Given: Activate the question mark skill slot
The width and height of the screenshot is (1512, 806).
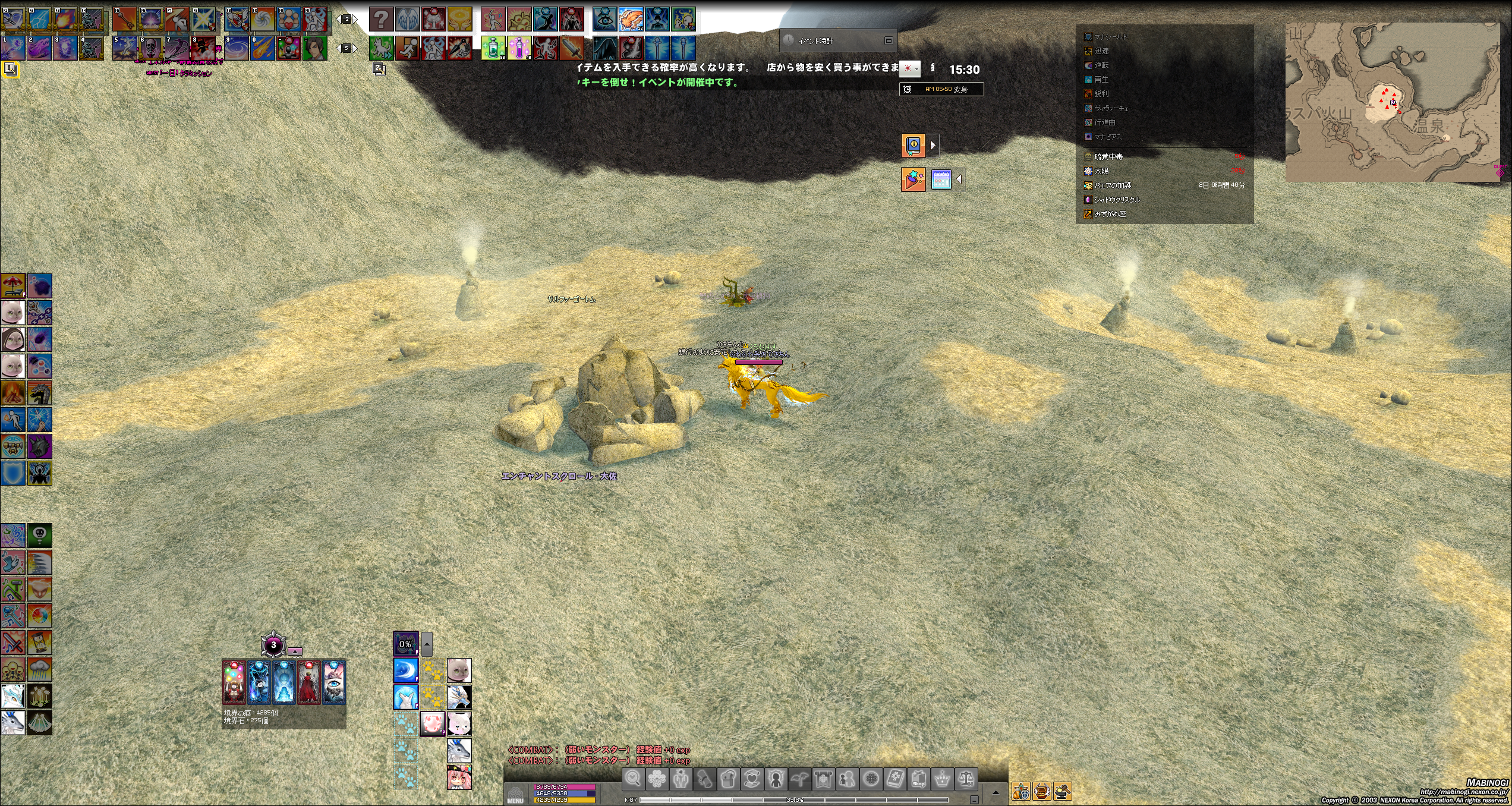Looking at the screenshot, I should click(382, 20).
